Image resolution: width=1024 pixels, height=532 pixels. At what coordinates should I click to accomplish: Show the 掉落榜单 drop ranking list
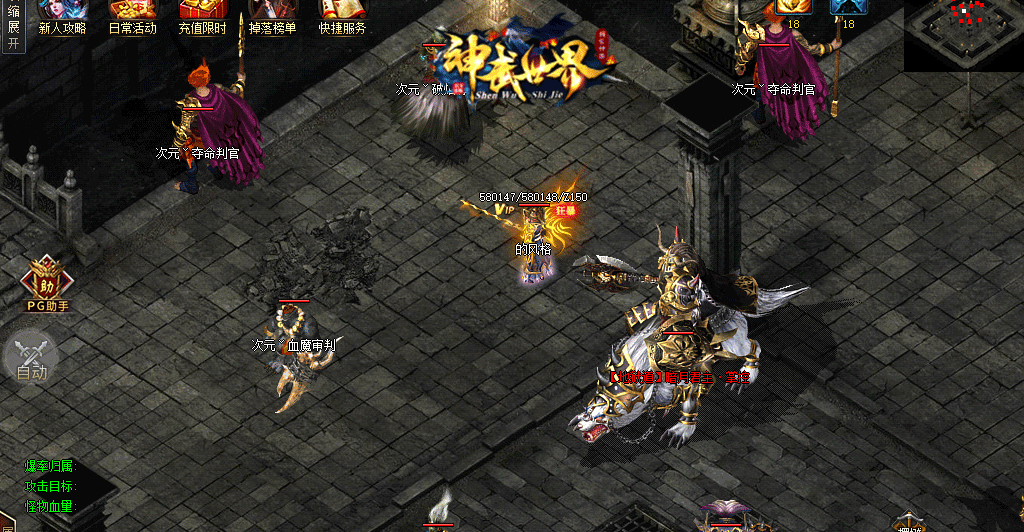pyautogui.click(x=272, y=17)
